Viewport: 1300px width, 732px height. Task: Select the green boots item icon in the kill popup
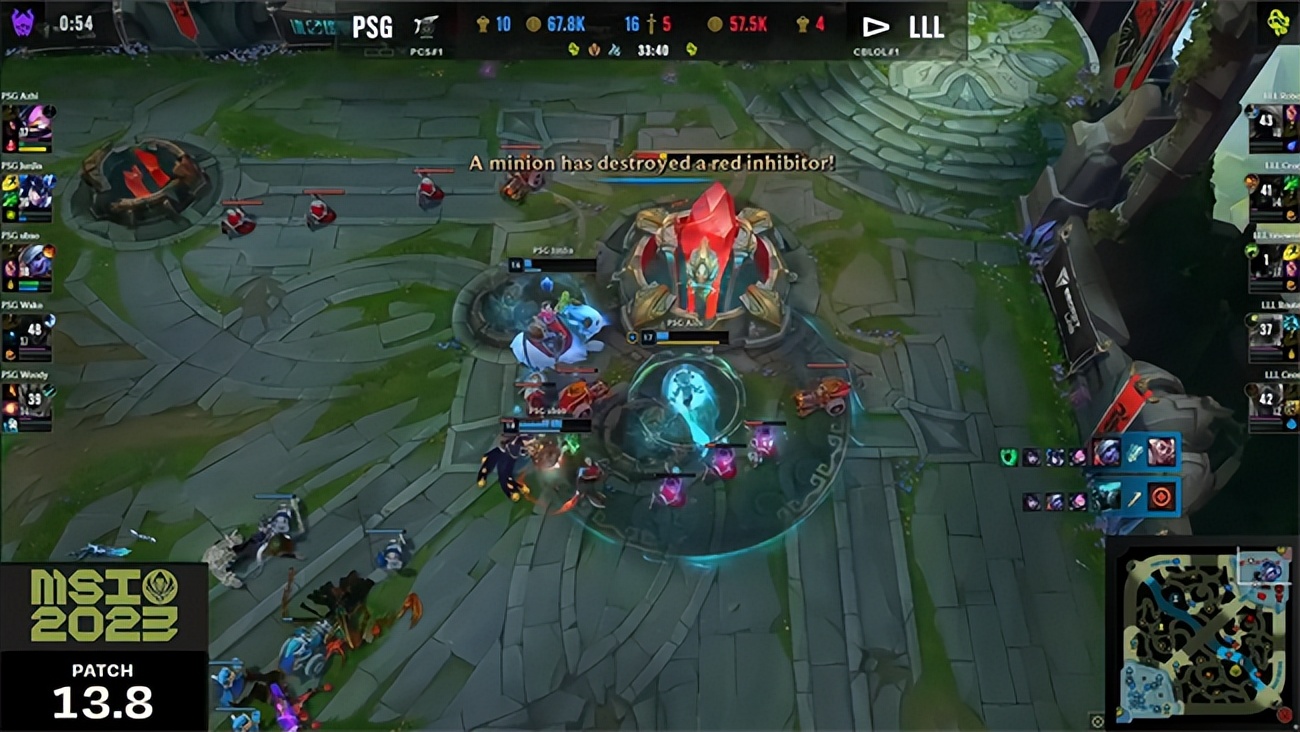[x=1008, y=457]
